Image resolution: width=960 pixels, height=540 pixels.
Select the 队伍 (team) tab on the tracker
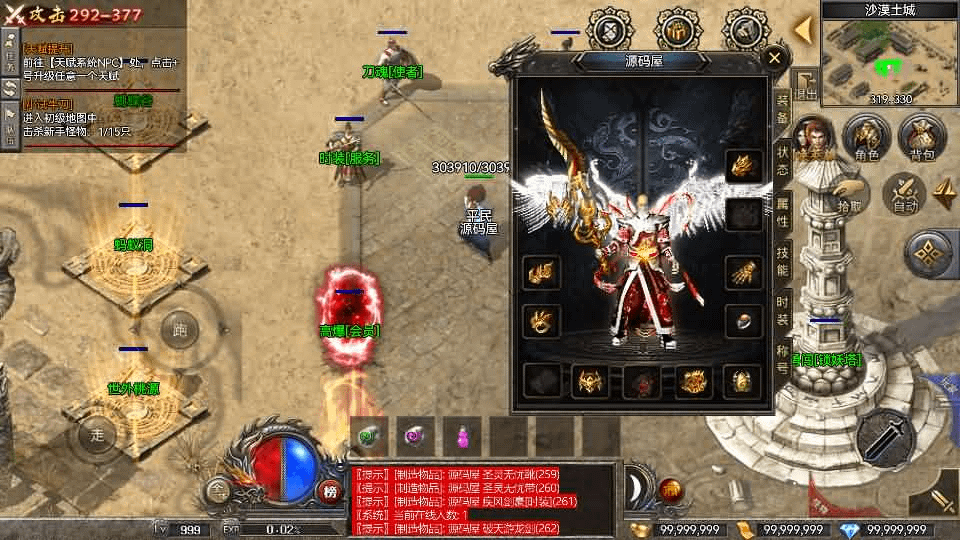(9, 122)
